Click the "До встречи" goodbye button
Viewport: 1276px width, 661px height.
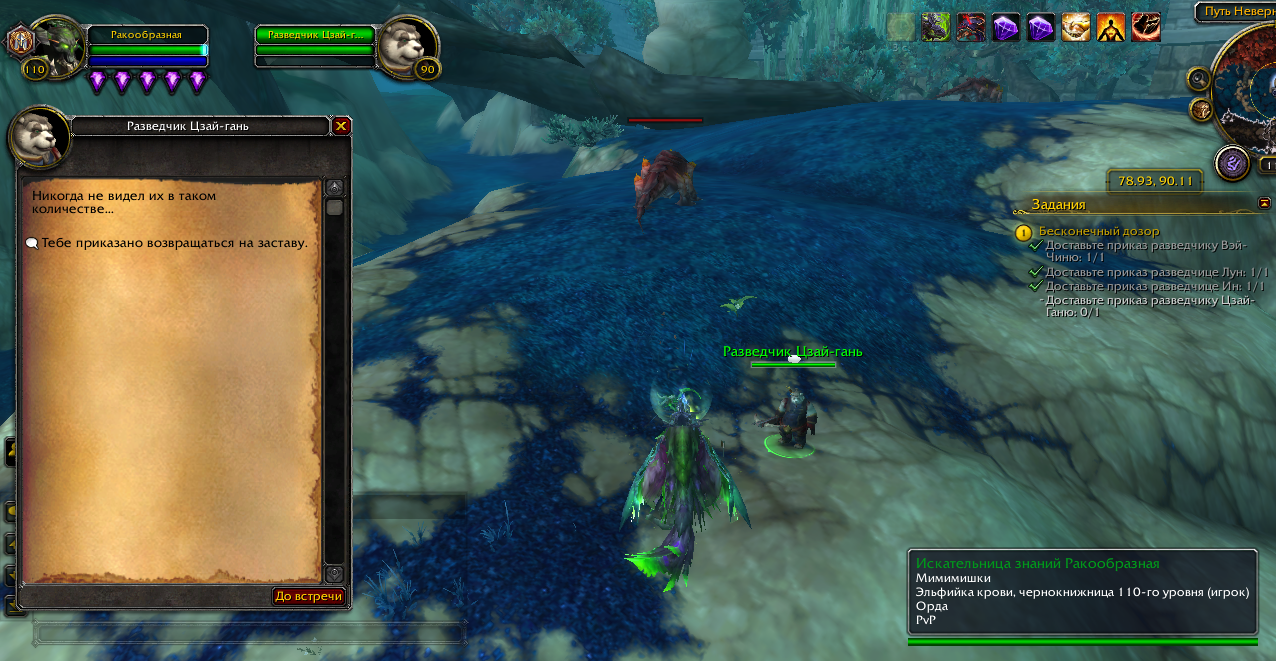pyautogui.click(x=309, y=596)
